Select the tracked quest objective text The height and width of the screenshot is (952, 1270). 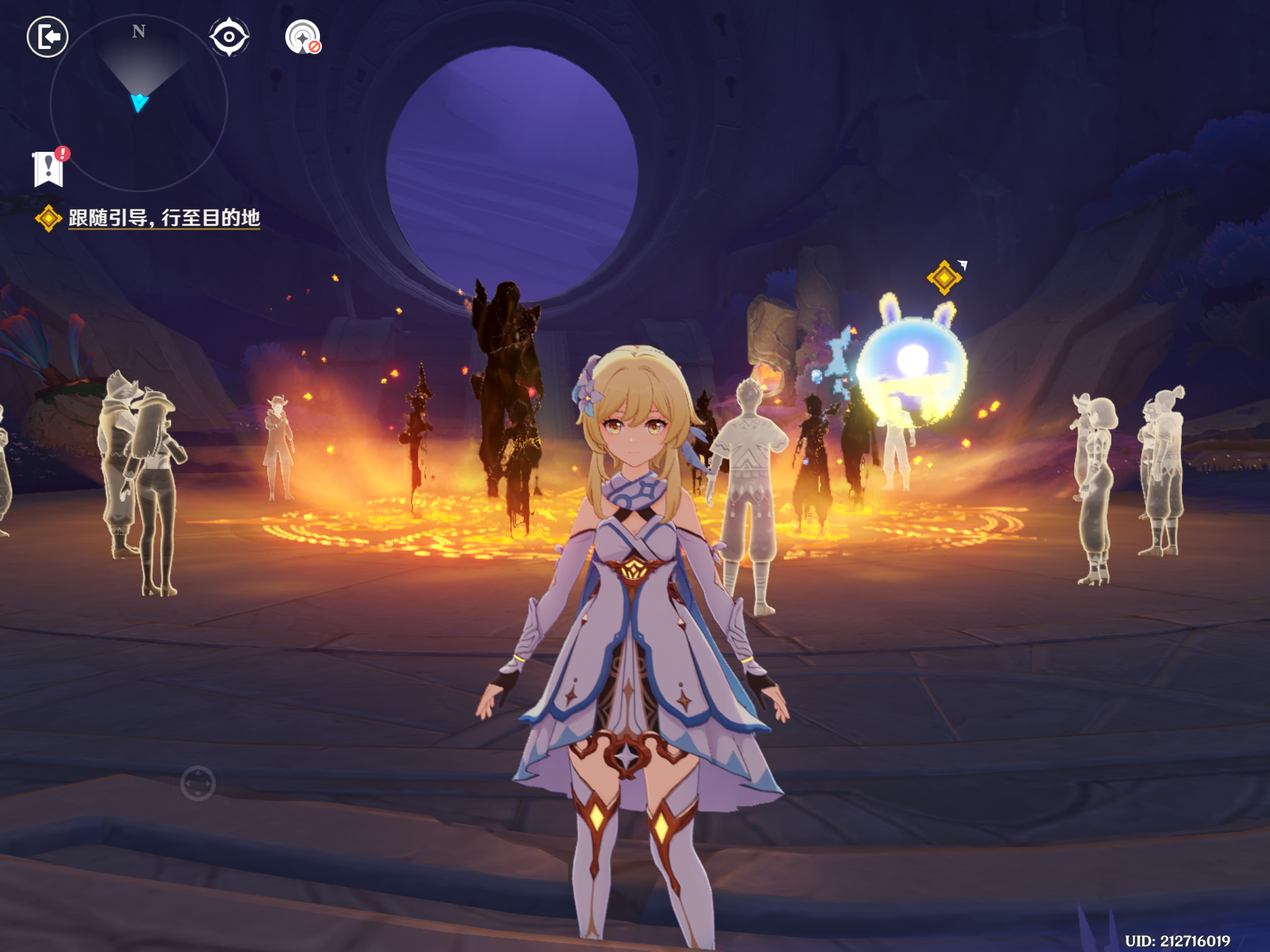click(x=164, y=218)
